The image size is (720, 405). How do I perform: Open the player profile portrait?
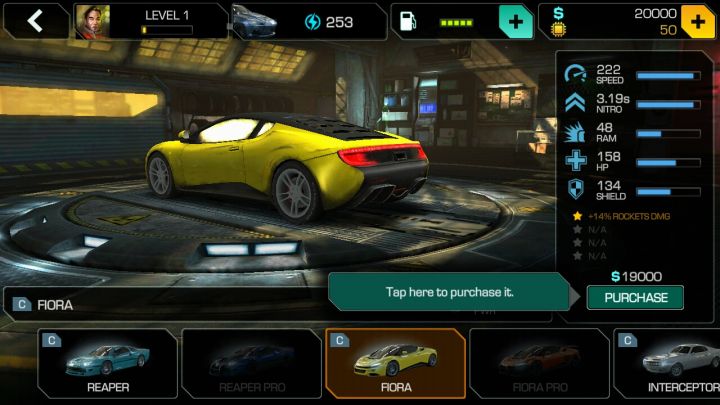[x=91, y=21]
